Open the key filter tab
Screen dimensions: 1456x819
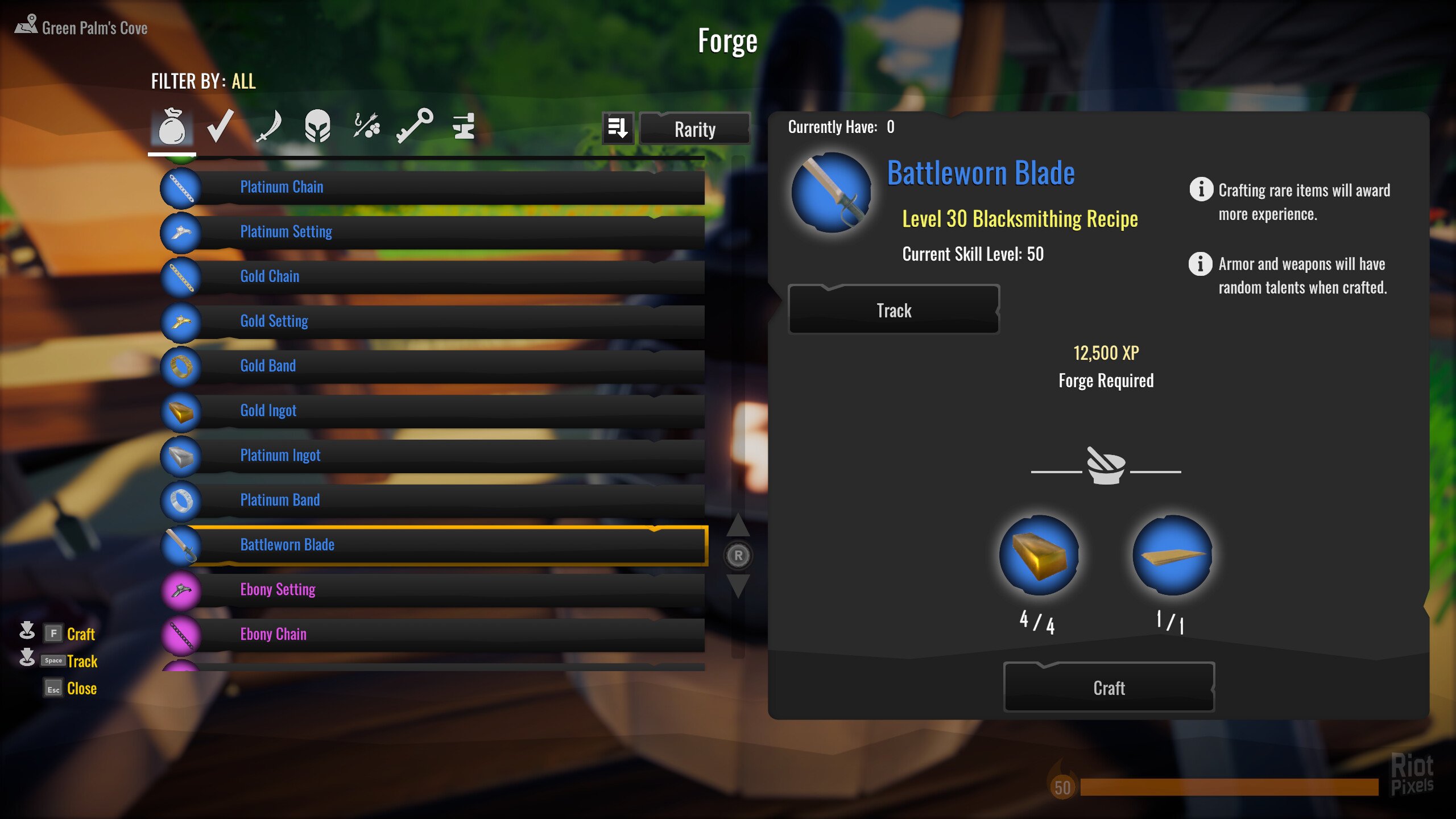pyautogui.click(x=415, y=126)
